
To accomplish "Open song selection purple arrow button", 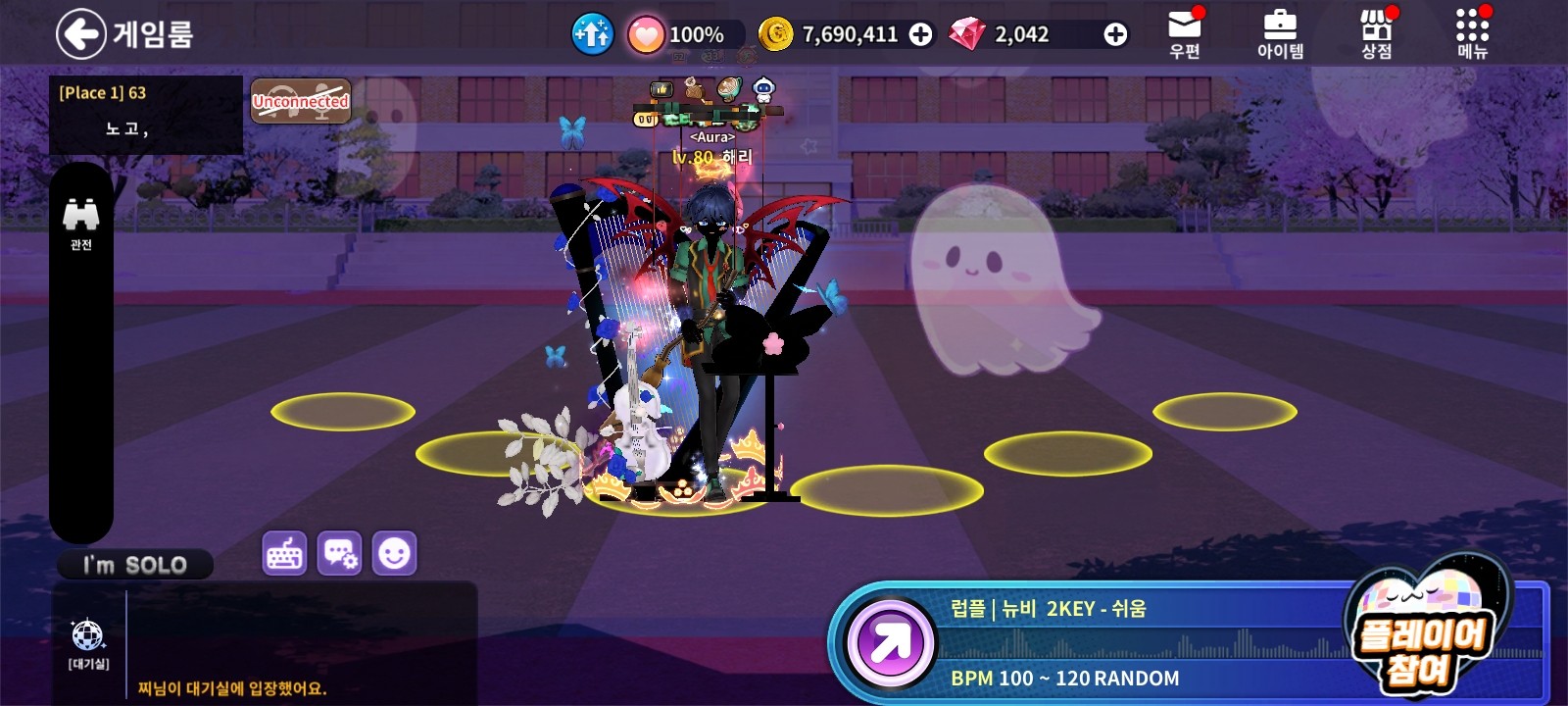I will click(x=890, y=644).
